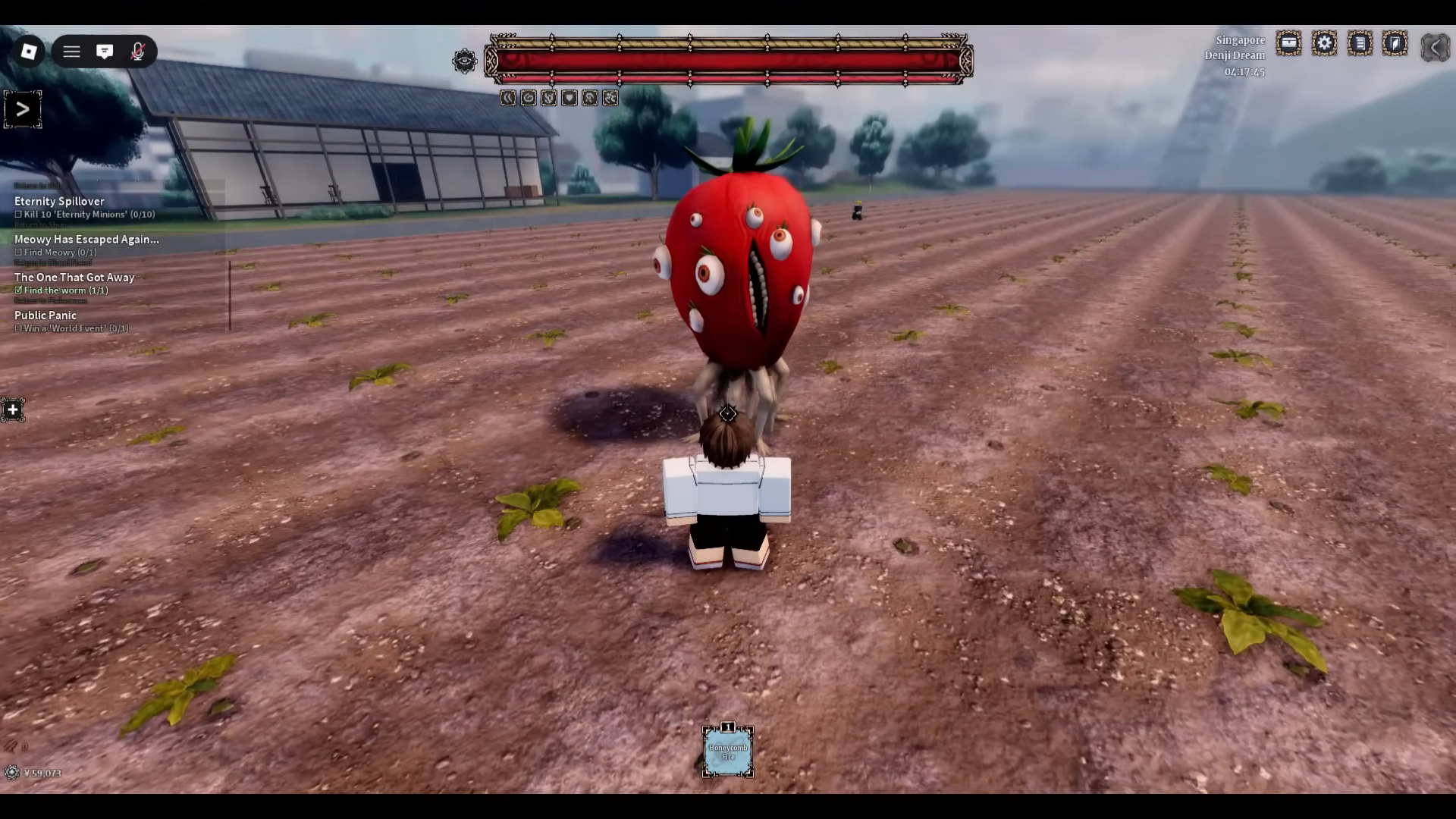Open the Roblox hamburger menu
The image size is (1456, 819).
[x=71, y=51]
